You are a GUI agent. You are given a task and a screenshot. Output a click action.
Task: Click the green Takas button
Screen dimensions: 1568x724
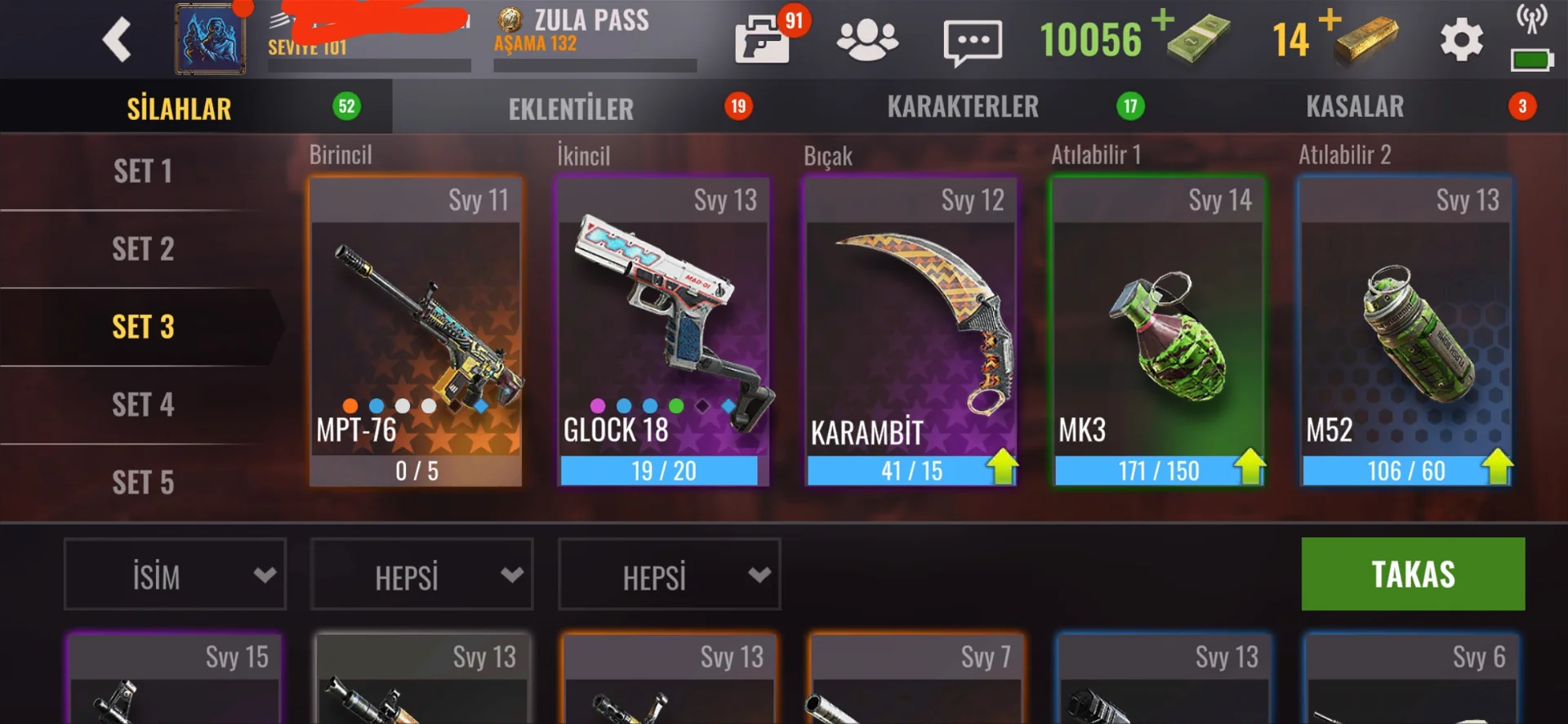(1413, 574)
